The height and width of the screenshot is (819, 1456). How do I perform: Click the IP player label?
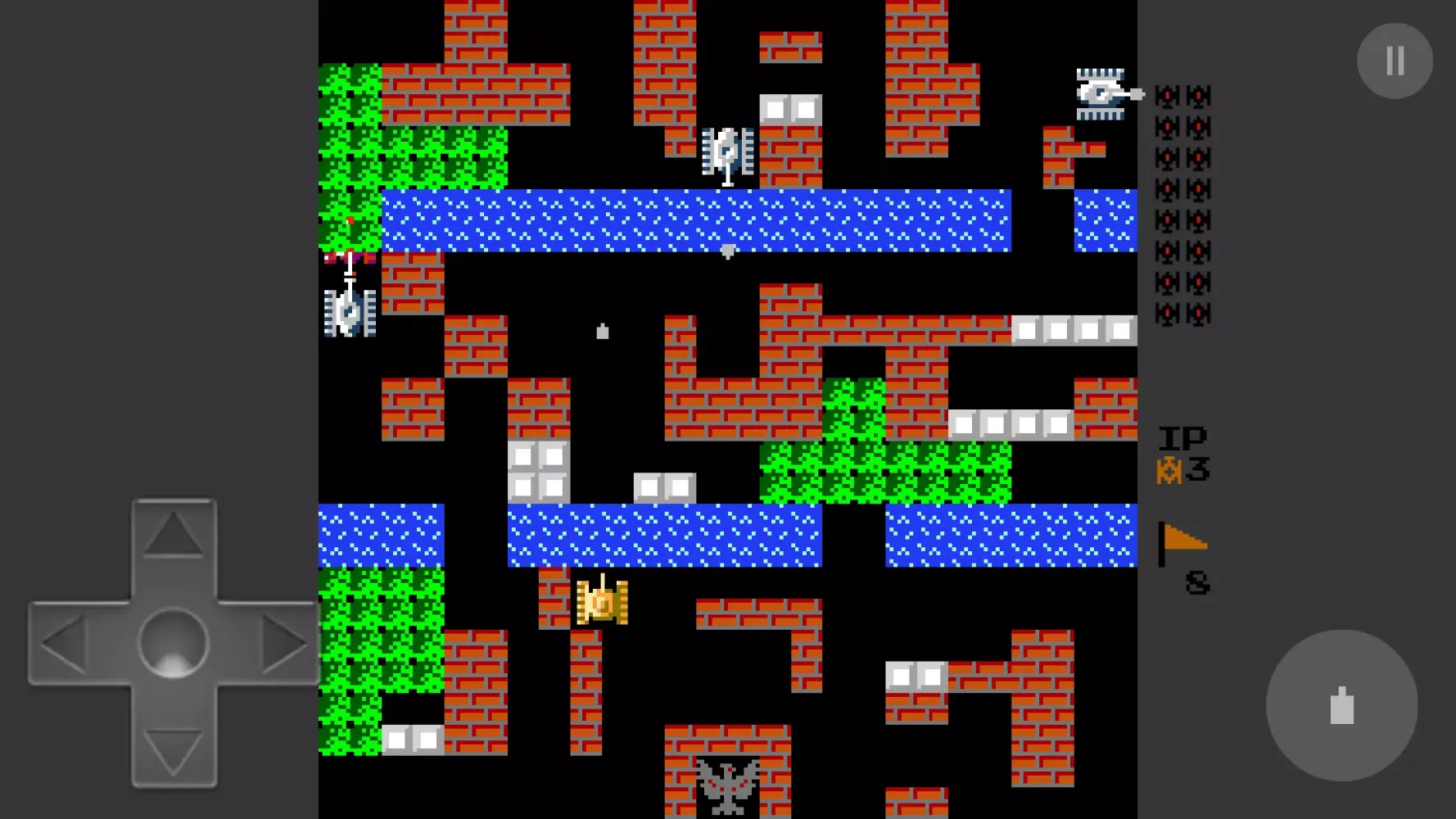(x=1182, y=437)
